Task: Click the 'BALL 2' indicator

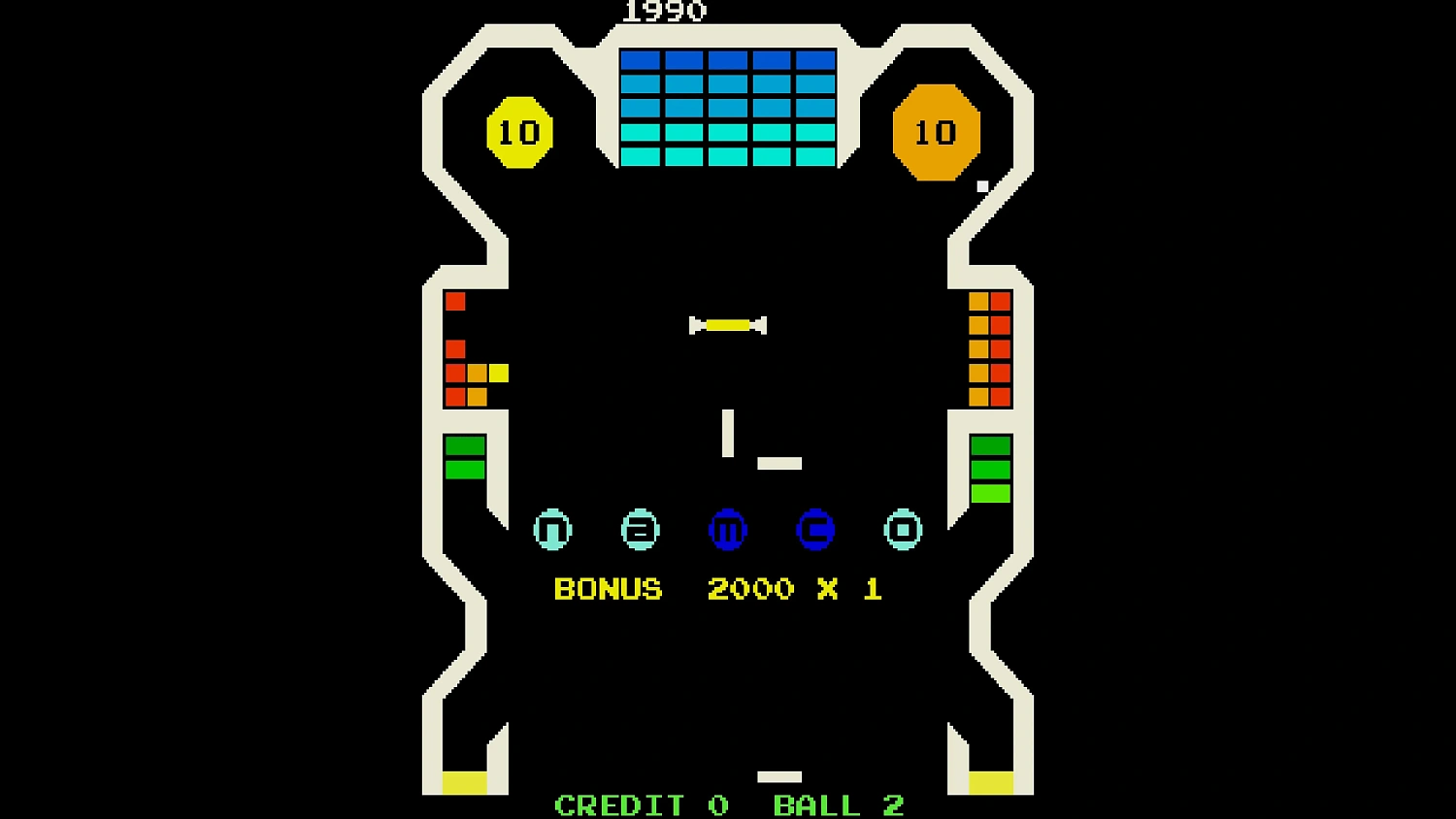Action: (838, 803)
